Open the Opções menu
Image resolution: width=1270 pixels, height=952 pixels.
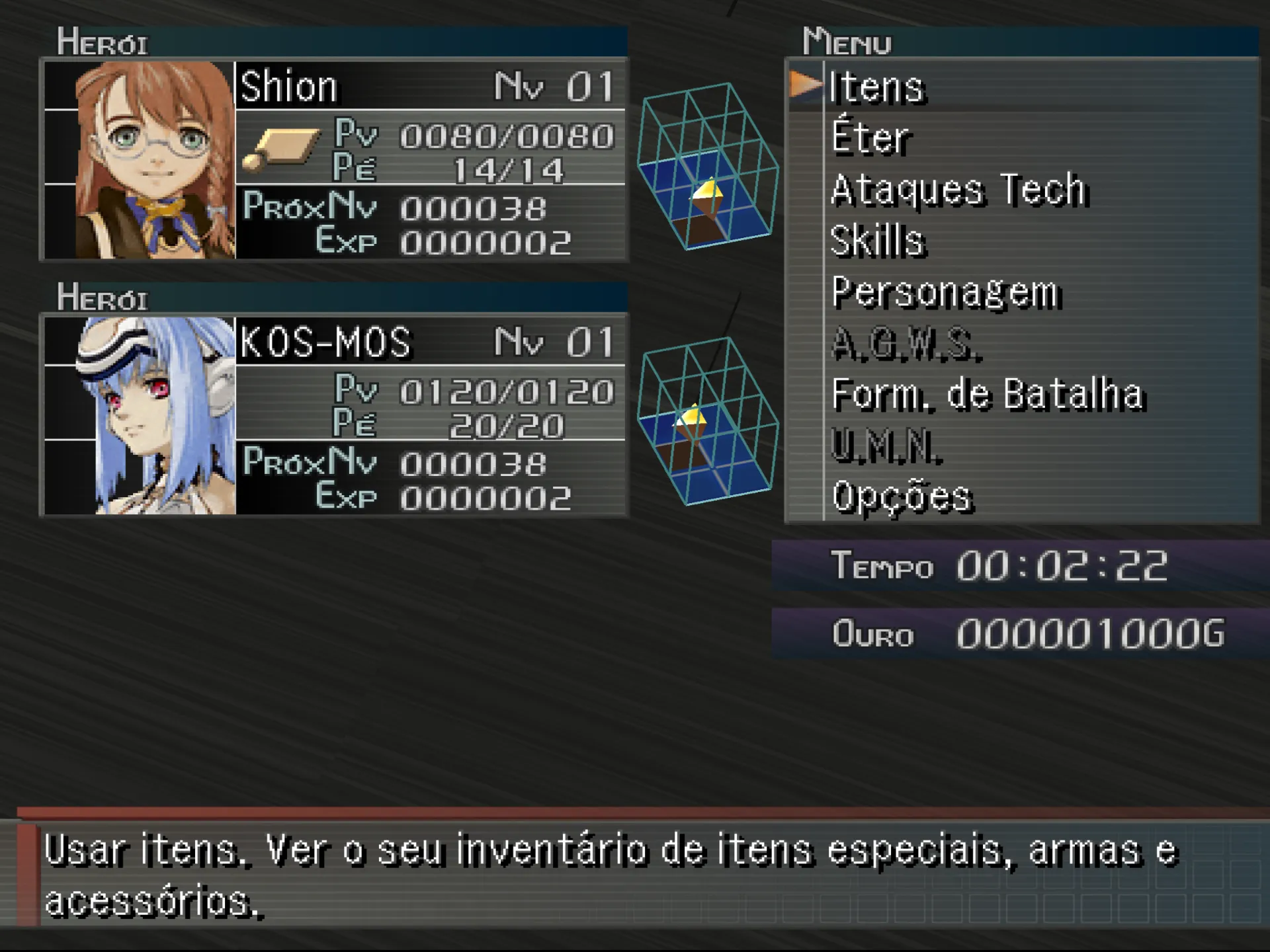click(x=902, y=497)
